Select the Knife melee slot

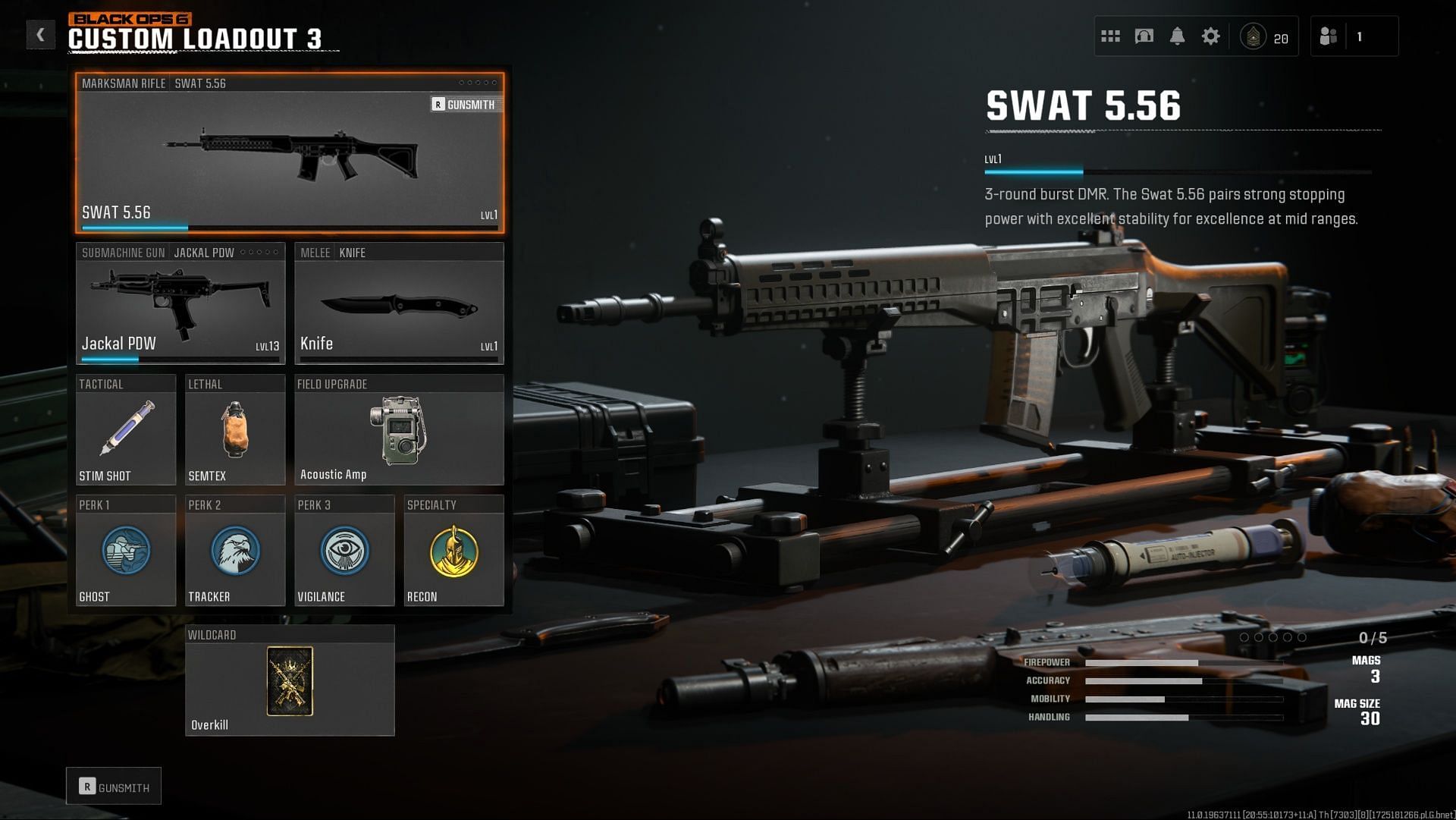[x=399, y=303]
